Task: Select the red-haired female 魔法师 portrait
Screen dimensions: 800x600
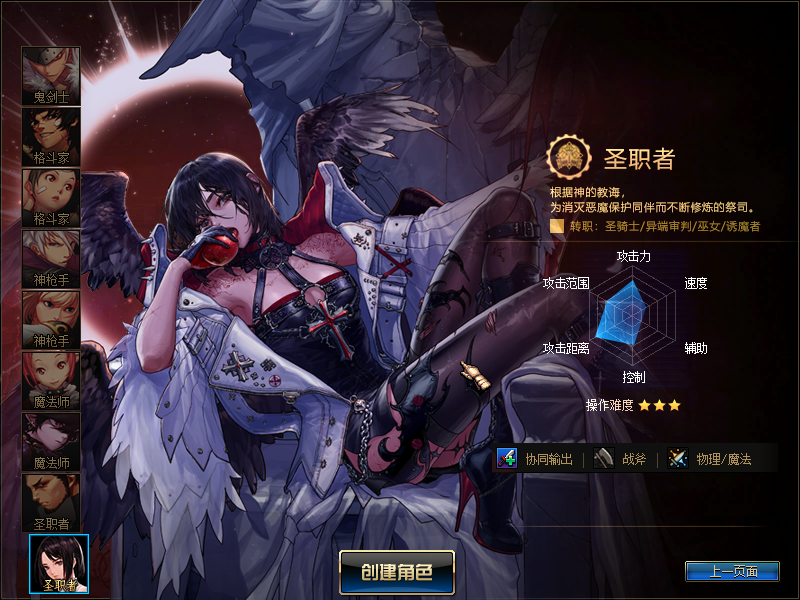Action: (51, 380)
